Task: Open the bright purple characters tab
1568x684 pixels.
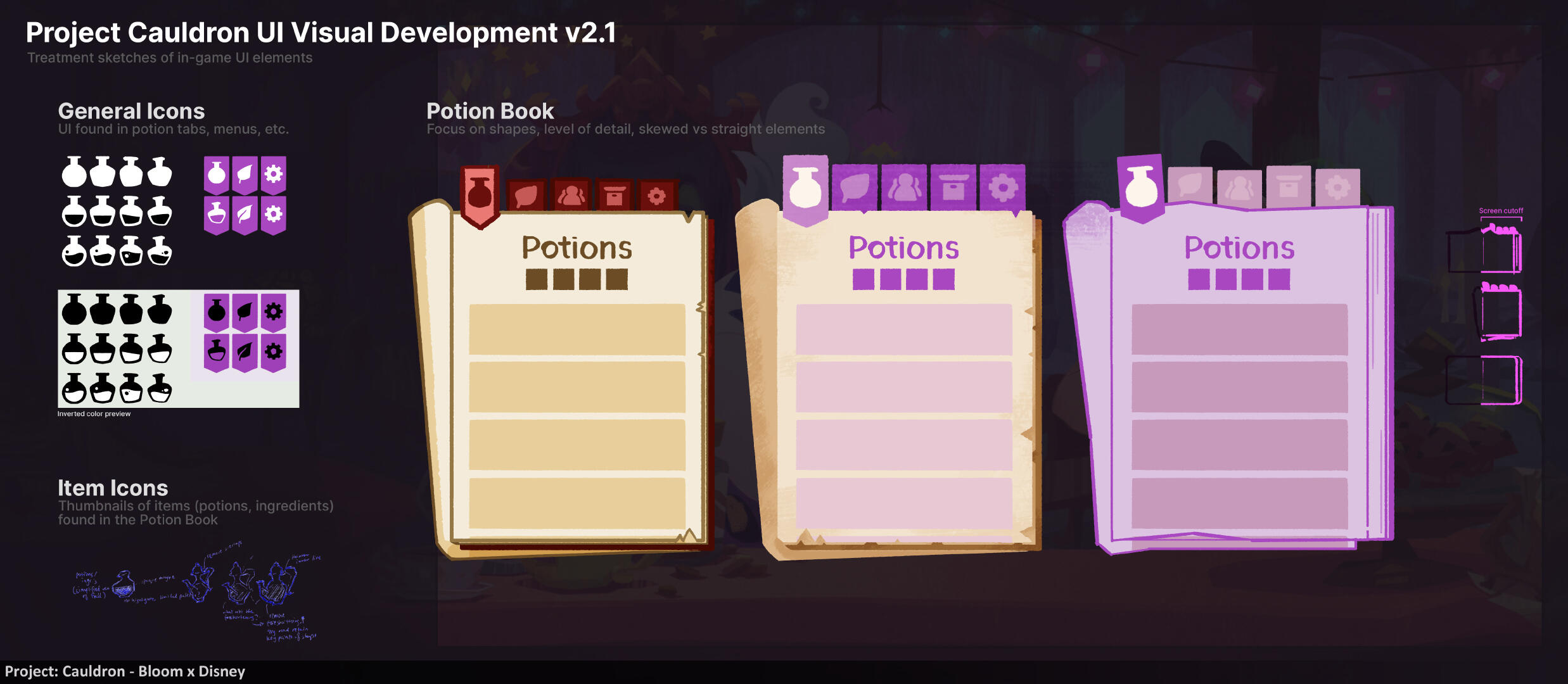Action: coord(904,188)
